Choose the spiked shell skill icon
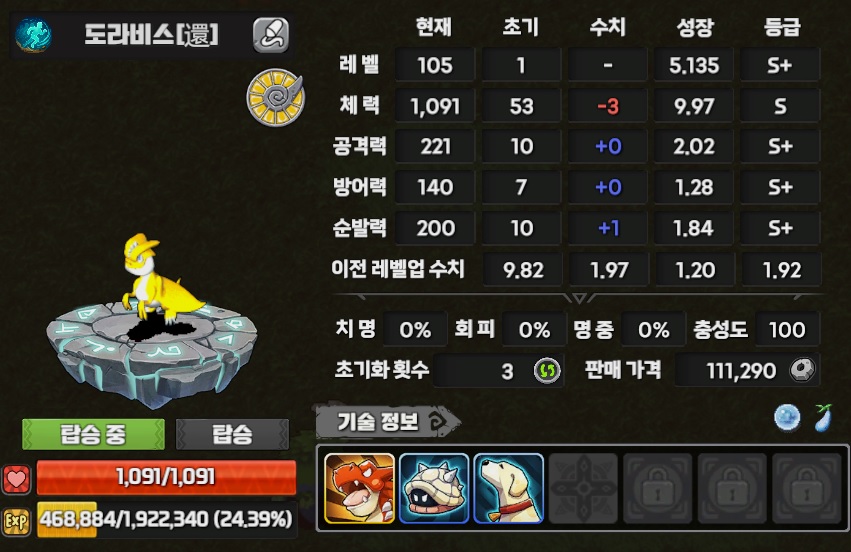The image size is (851, 552). point(434,488)
